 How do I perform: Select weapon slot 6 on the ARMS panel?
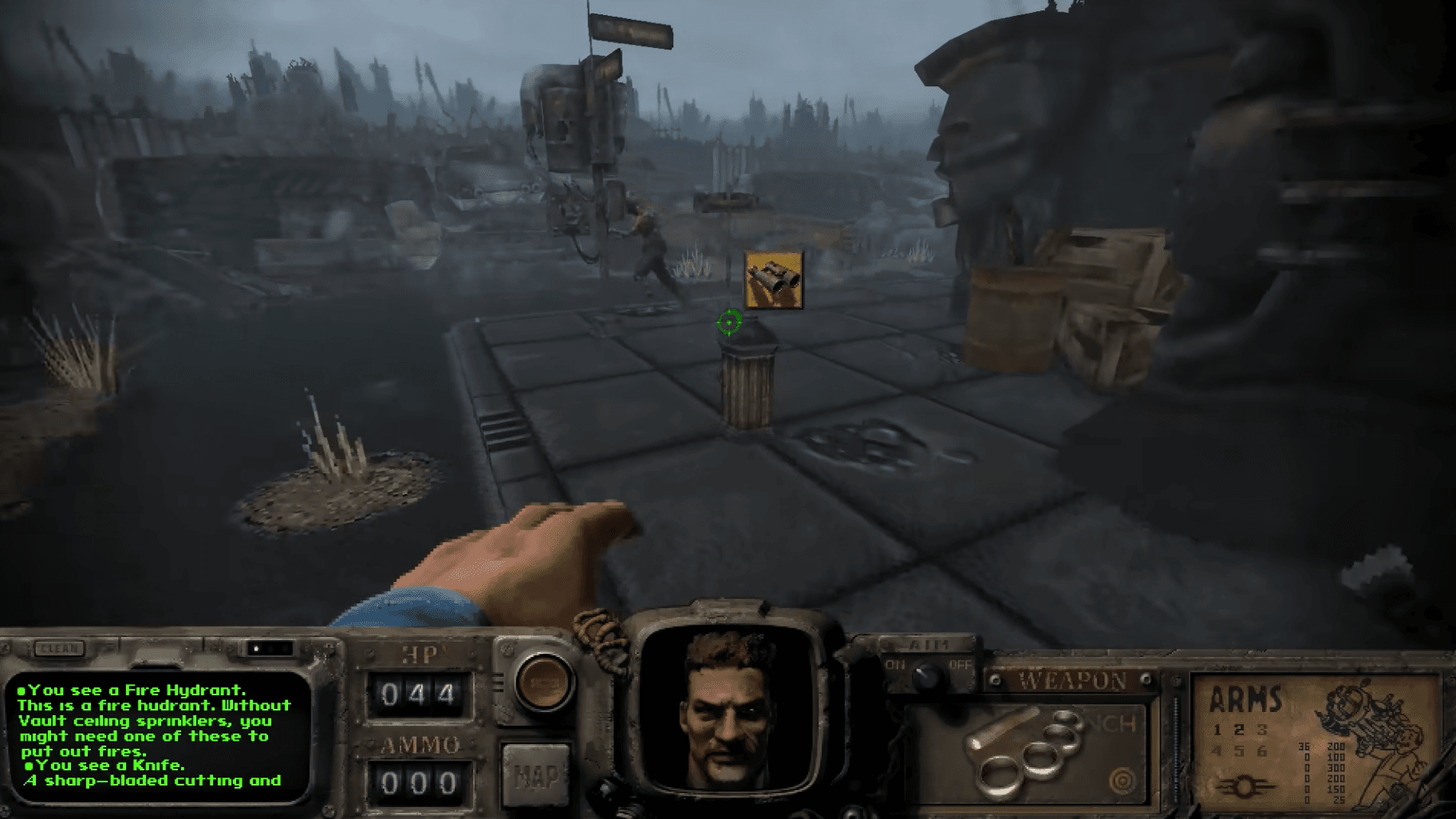[1264, 750]
